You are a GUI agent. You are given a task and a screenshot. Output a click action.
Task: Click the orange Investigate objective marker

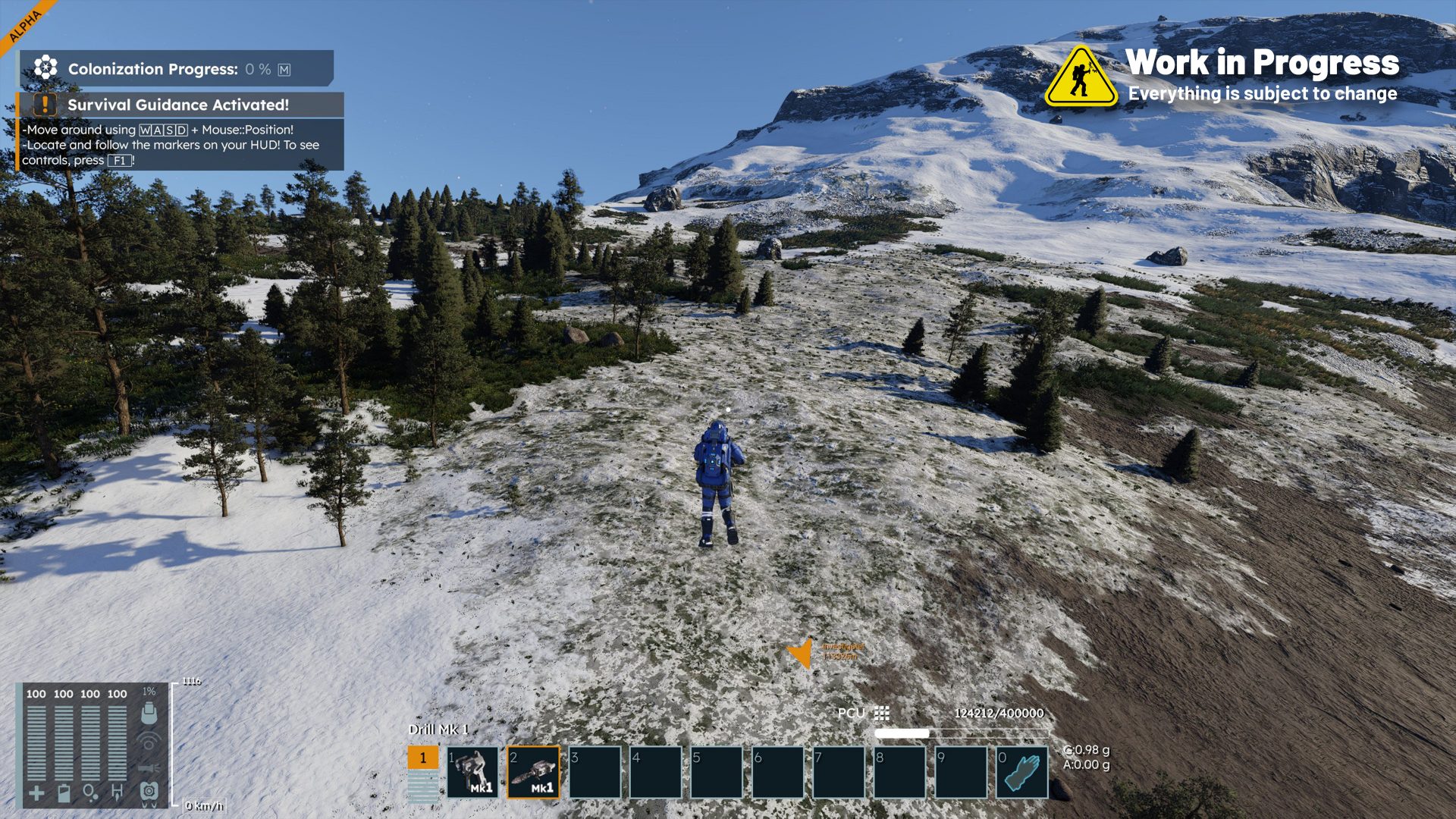801,652
